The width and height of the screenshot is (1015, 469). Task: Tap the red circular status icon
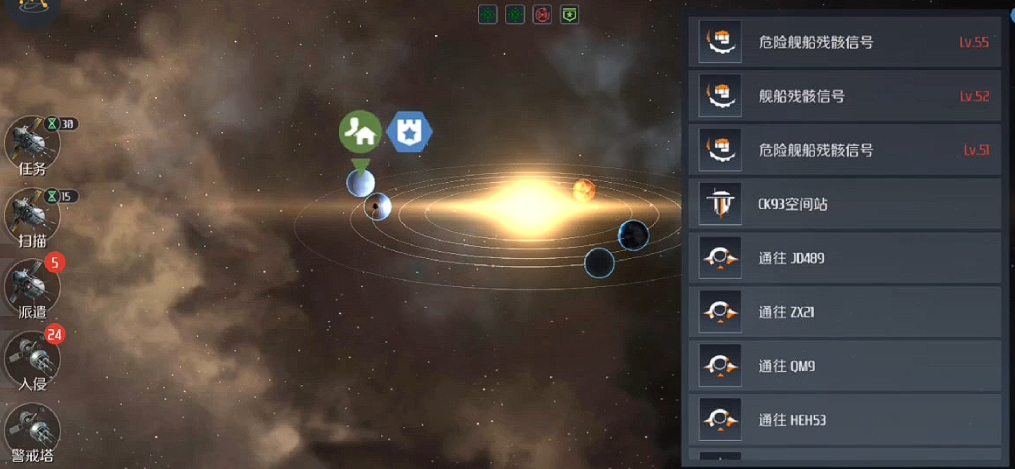coord(542,15)
